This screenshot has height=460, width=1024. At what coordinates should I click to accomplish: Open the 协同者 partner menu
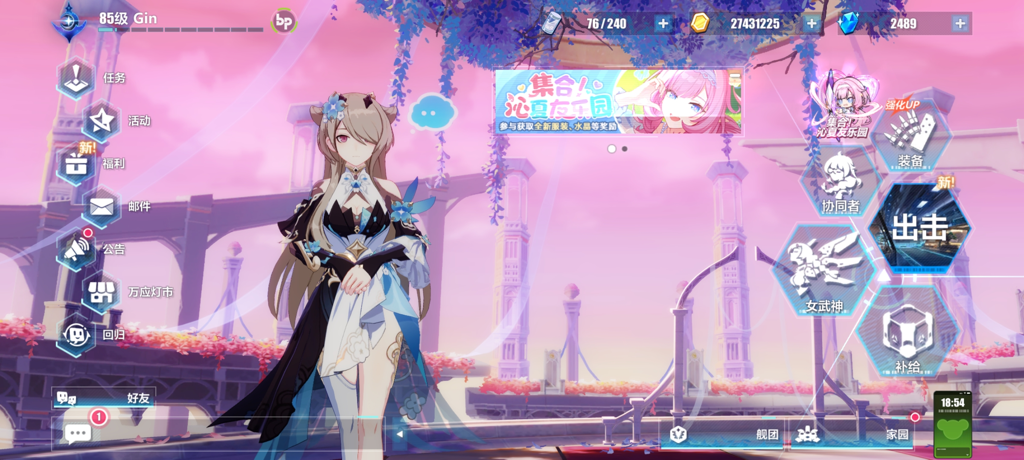tap(840, 184)
